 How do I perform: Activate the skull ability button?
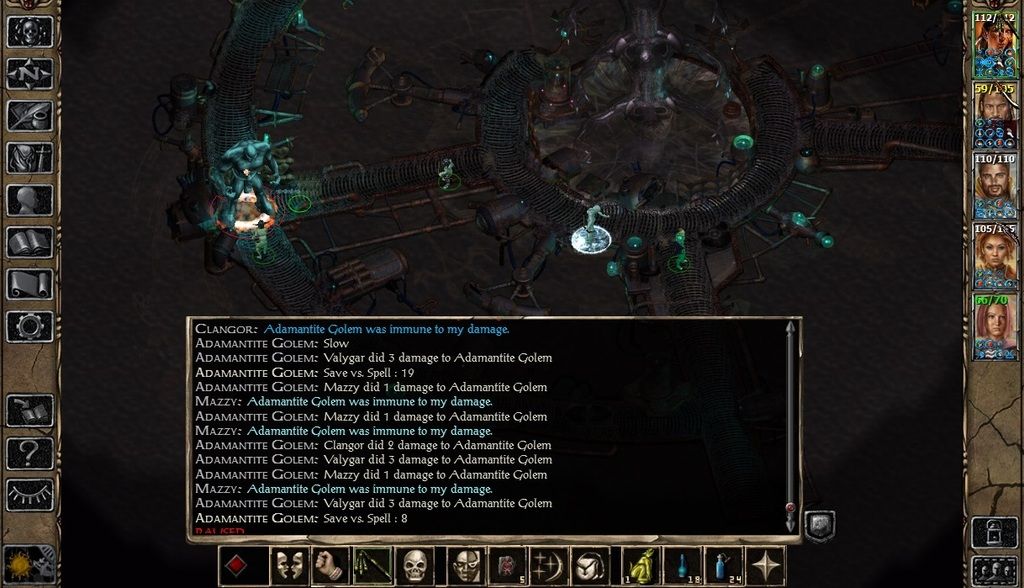pyautogui.click(x=415, y=567)
